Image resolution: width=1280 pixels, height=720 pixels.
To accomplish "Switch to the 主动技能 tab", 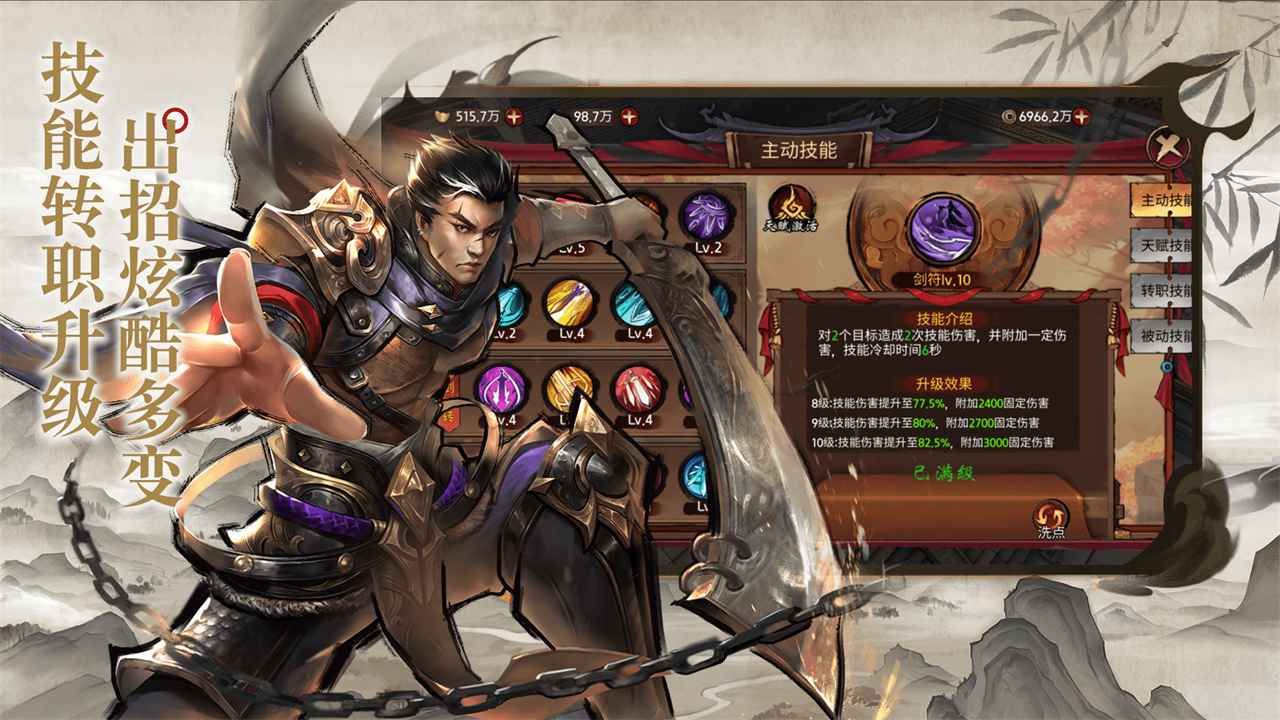I will coord(1163,201).
